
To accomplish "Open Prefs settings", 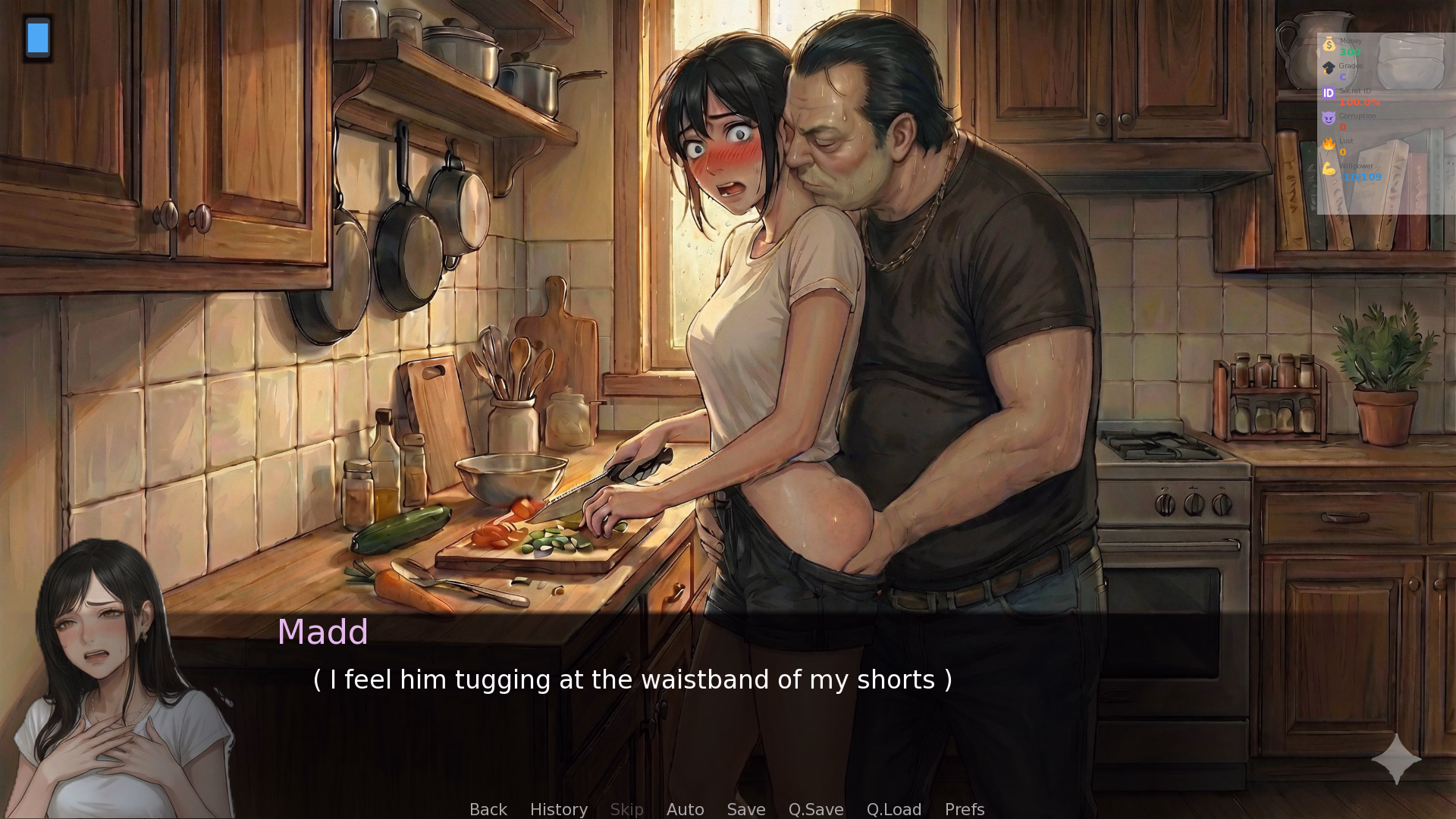I will click(964, 809).
